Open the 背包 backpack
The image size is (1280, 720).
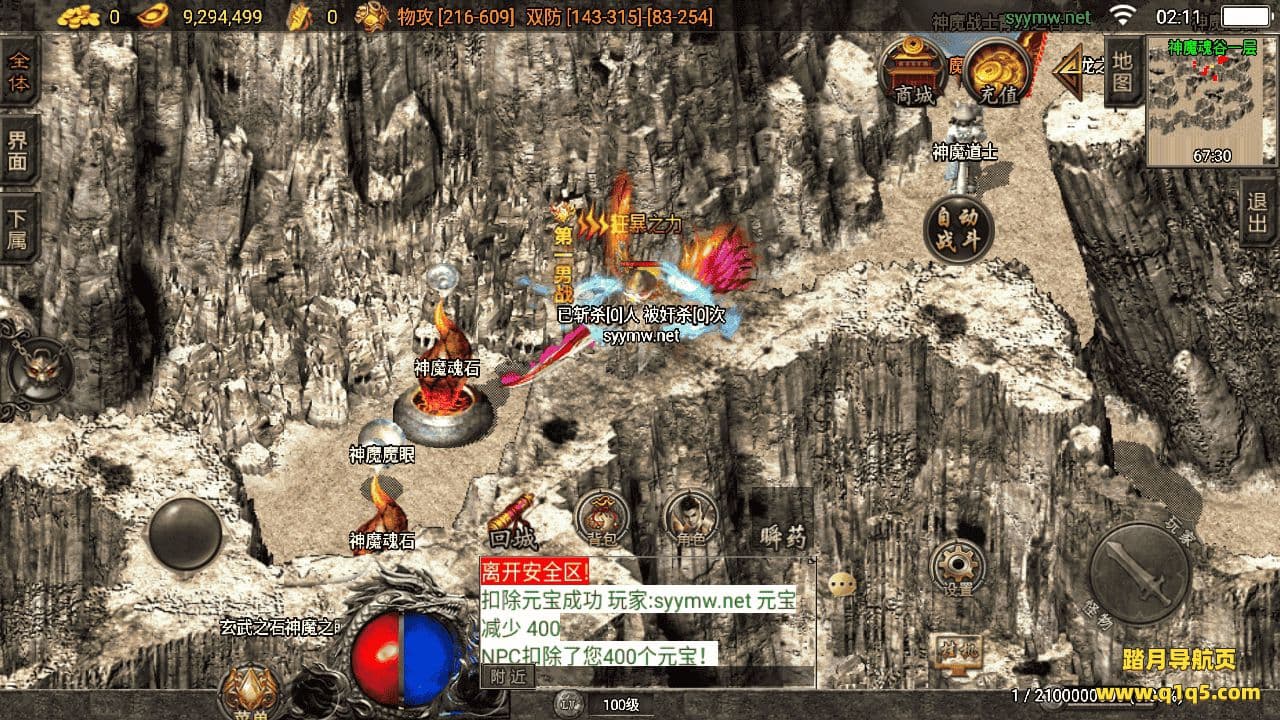click(x=602, y=519)
